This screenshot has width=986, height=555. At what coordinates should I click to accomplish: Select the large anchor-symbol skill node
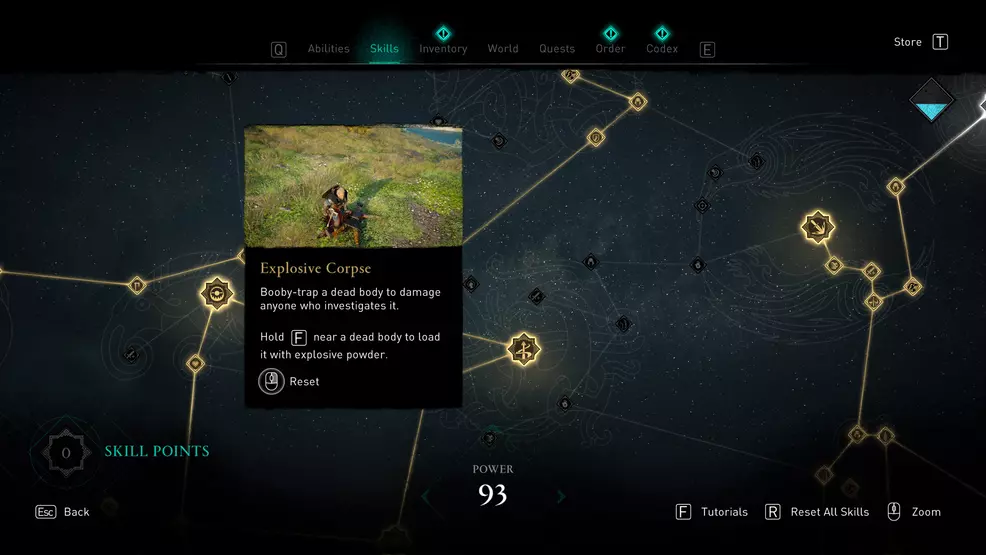point(818,227)
